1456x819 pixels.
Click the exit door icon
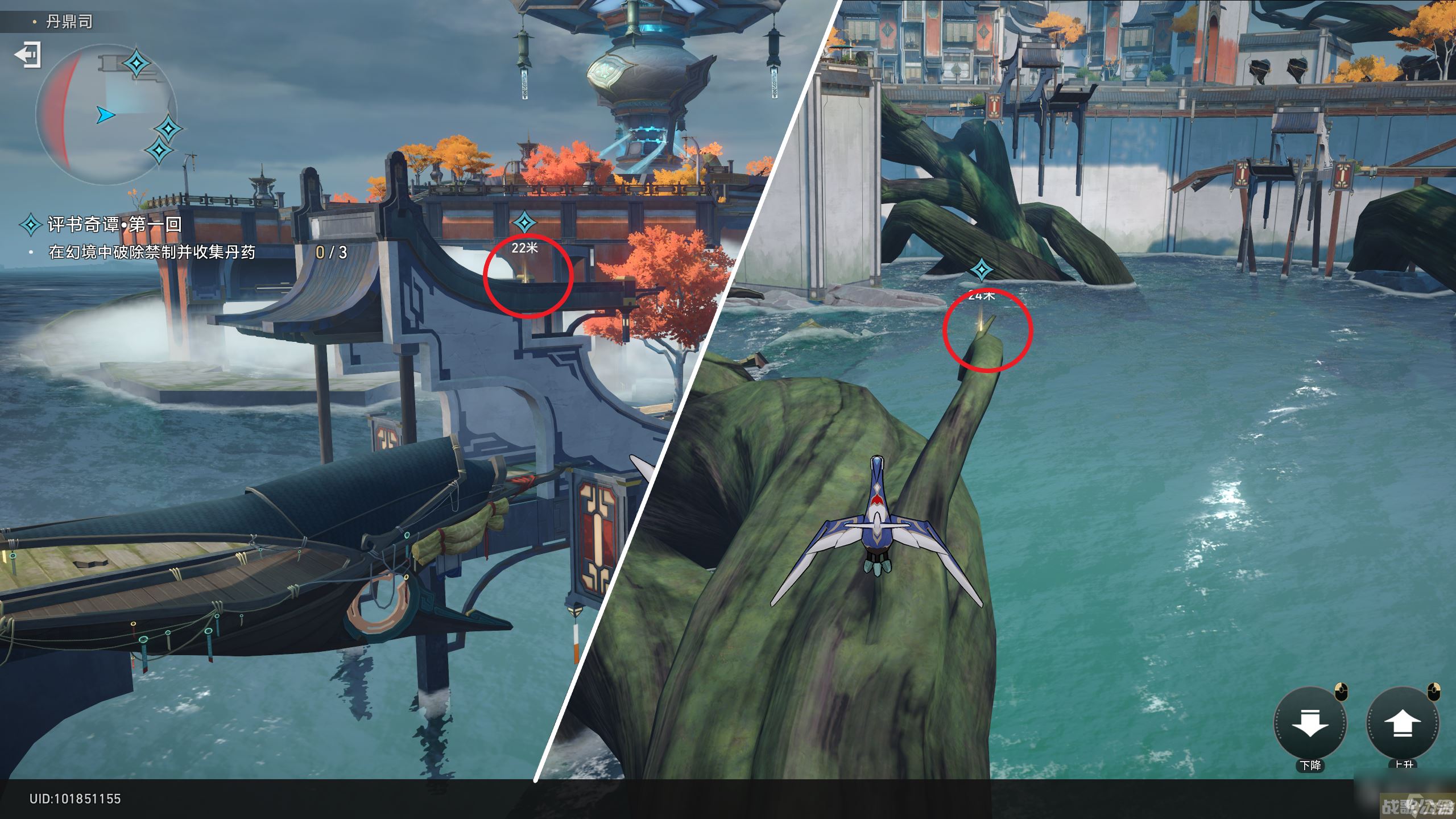[x=27, y=55]
